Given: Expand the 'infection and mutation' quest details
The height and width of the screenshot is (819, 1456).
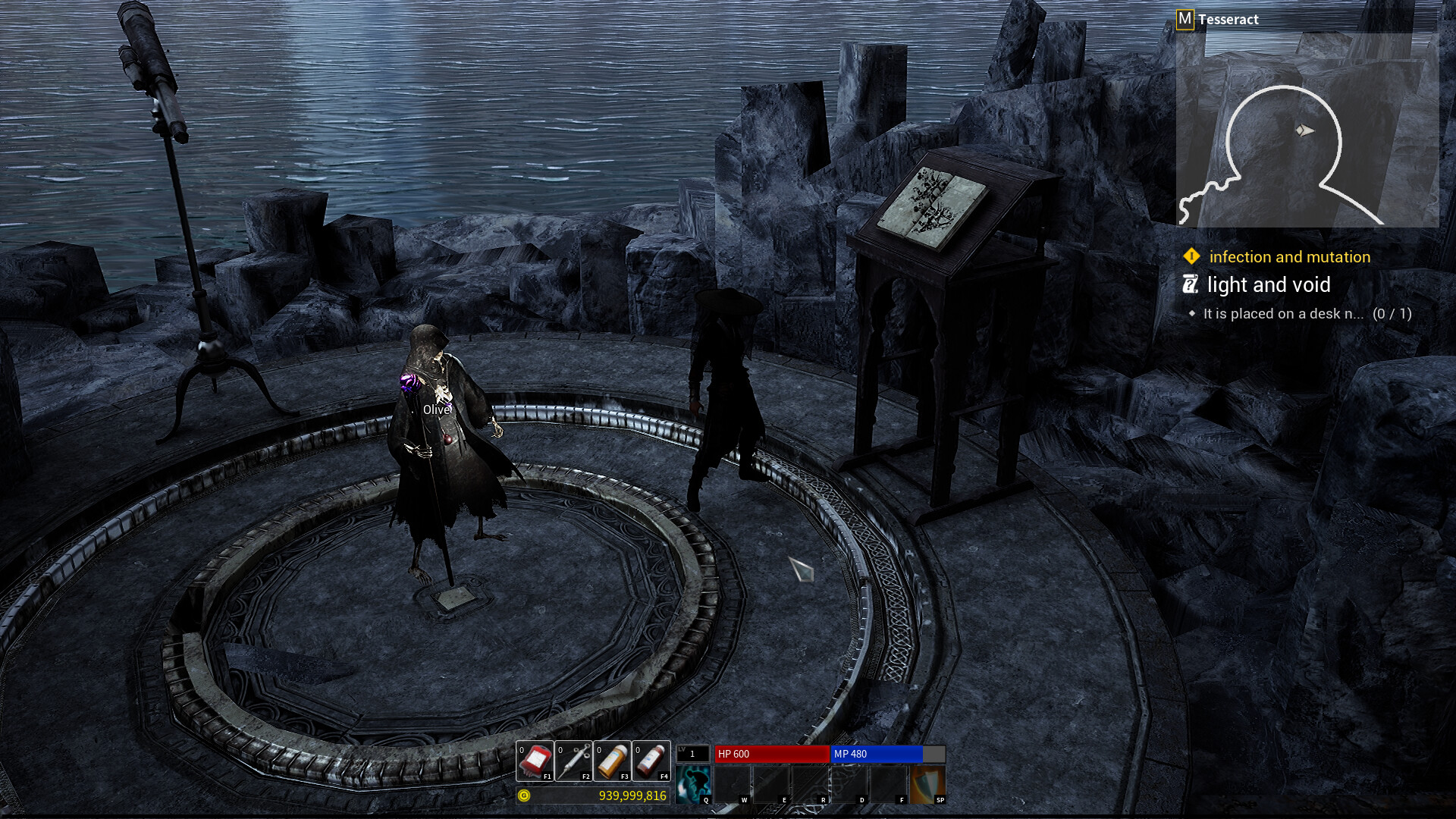Looking at the screenshot, I should (x=1291, y=257).
